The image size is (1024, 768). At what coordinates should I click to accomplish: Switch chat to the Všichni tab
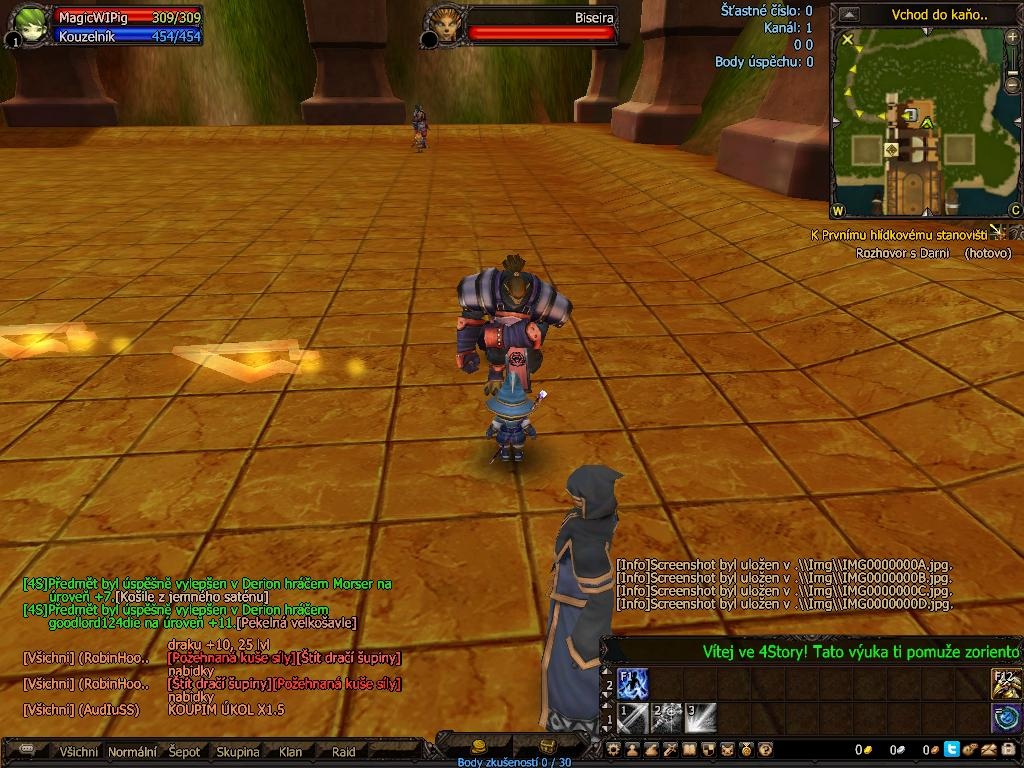[x=79, y=752]
